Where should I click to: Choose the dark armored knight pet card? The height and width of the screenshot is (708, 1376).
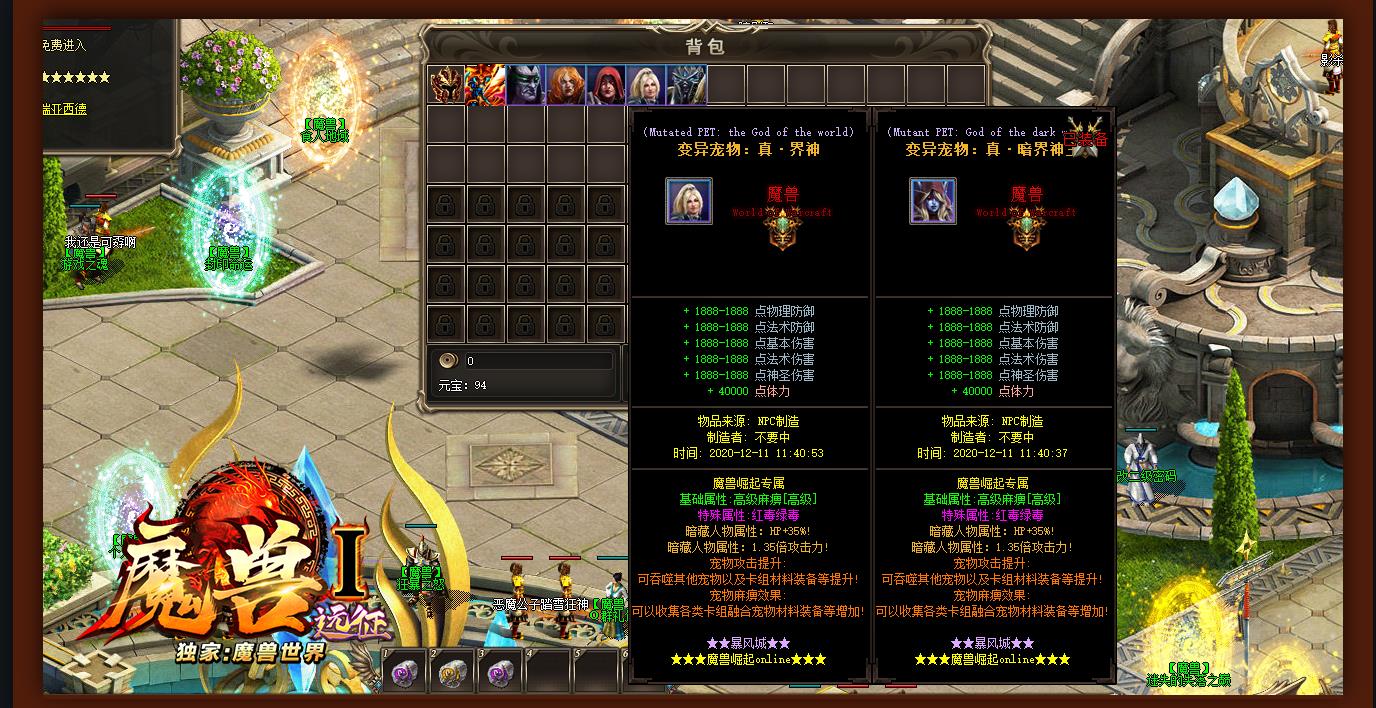(x=686, y=85)
